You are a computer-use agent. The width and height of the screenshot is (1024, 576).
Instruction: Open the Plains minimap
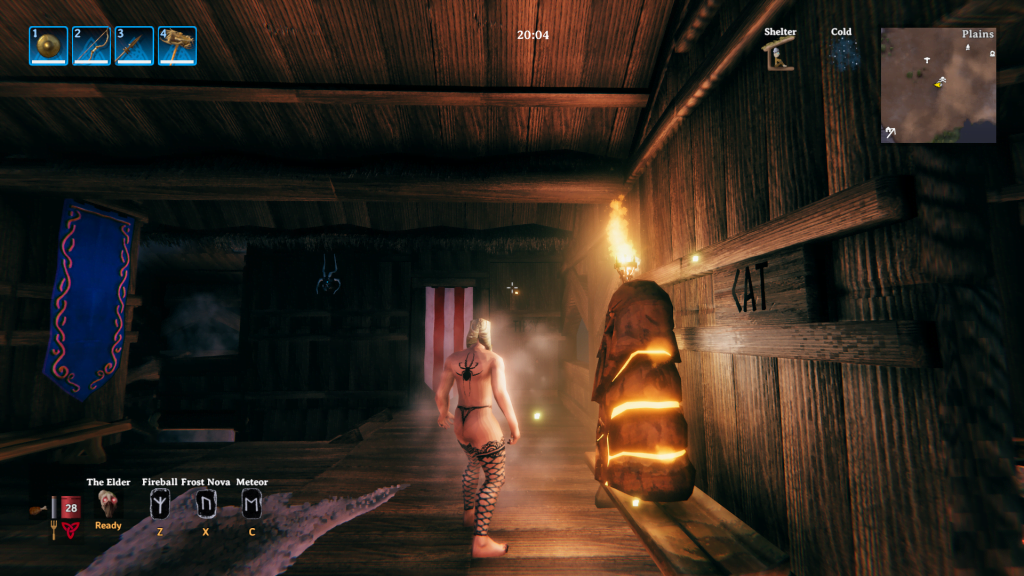938,85
